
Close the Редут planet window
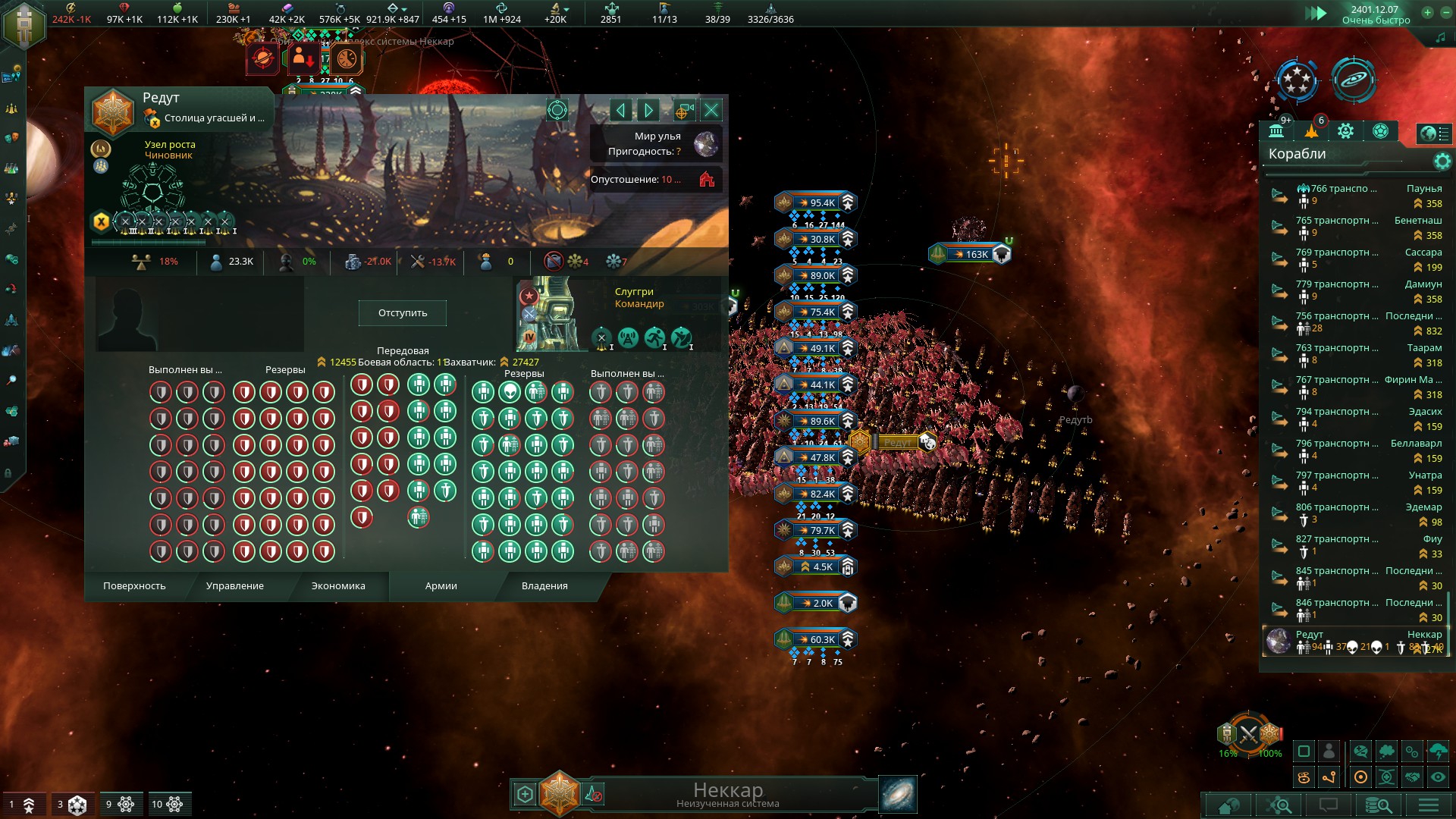711,111
